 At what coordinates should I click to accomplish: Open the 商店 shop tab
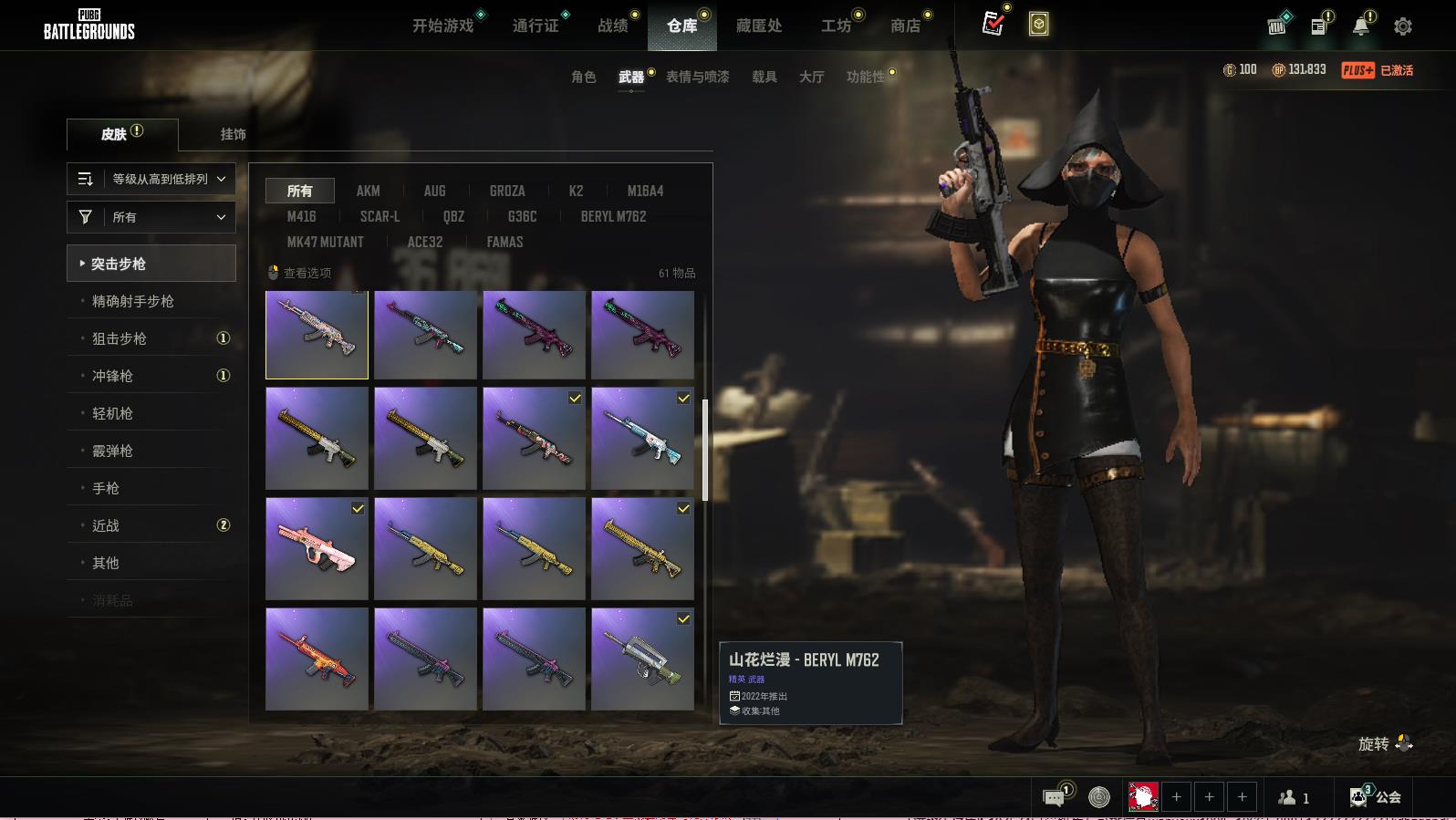click(x=905, y=26)
